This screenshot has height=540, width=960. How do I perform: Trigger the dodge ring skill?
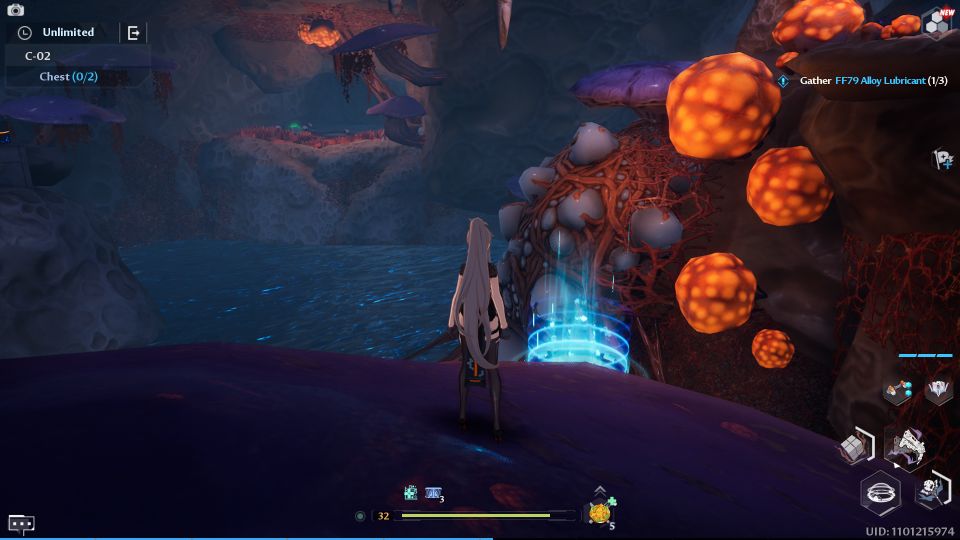point(881,493)
